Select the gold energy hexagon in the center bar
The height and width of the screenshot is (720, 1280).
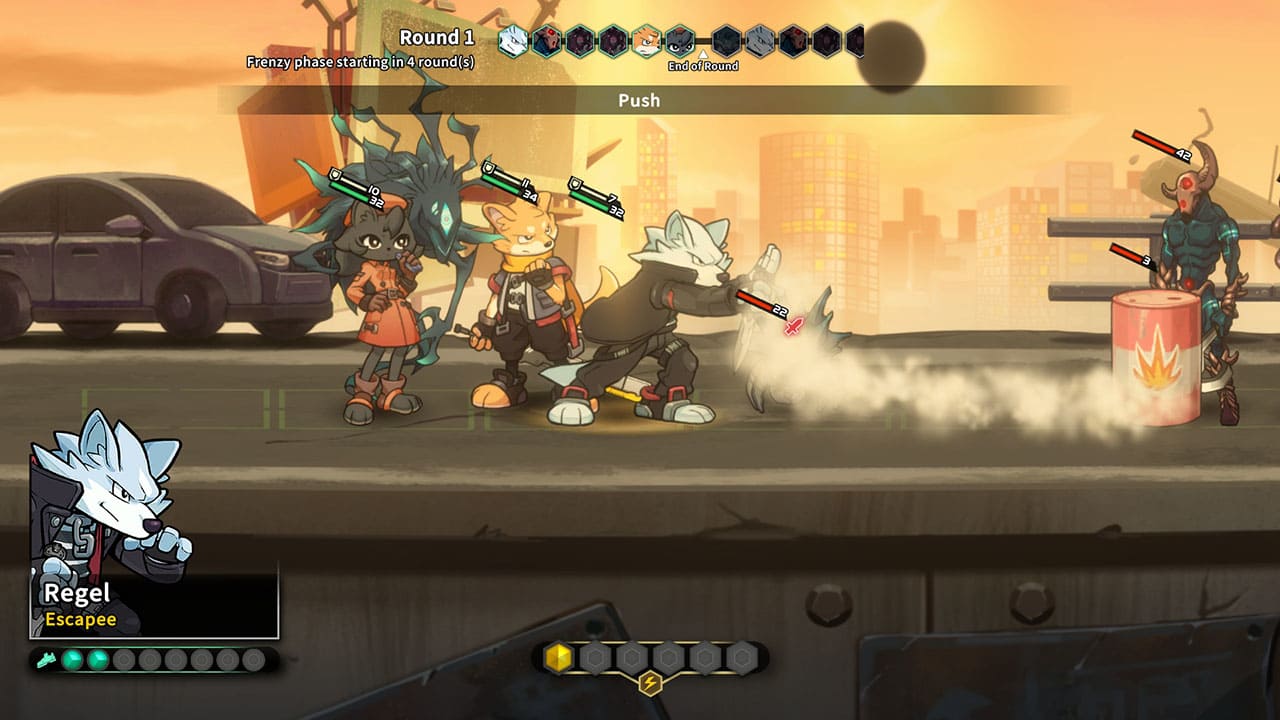coord(559,658)
